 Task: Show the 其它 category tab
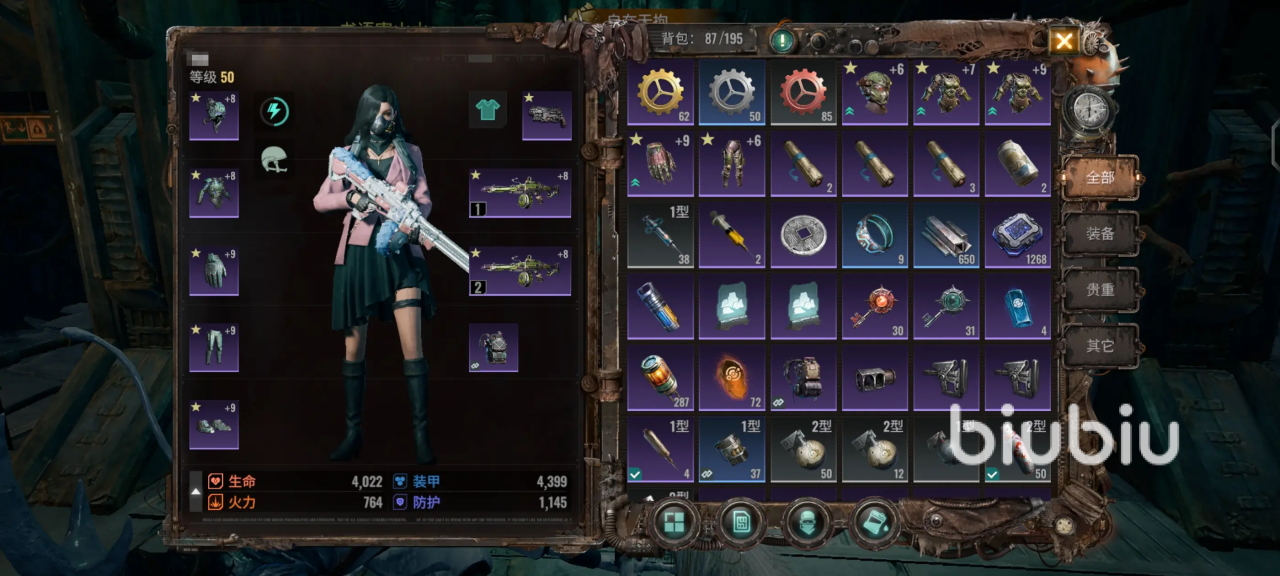[1100, 346]
